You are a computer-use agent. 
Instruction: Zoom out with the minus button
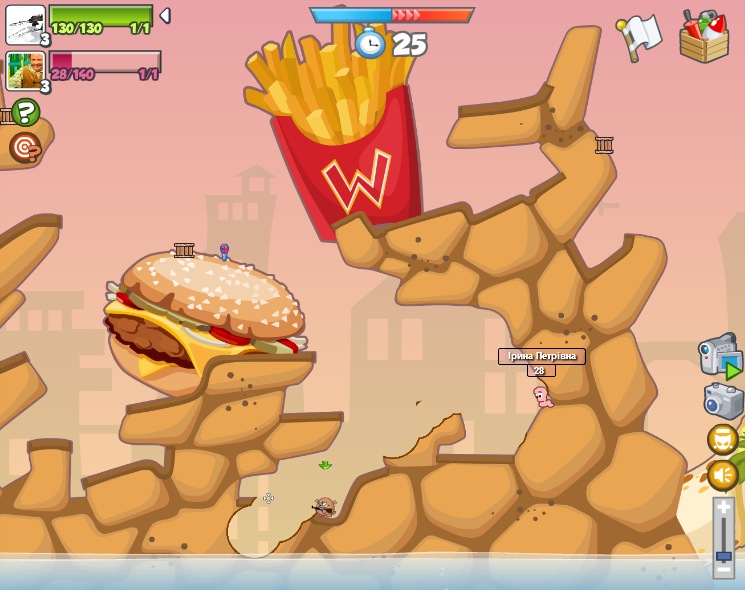724,569
